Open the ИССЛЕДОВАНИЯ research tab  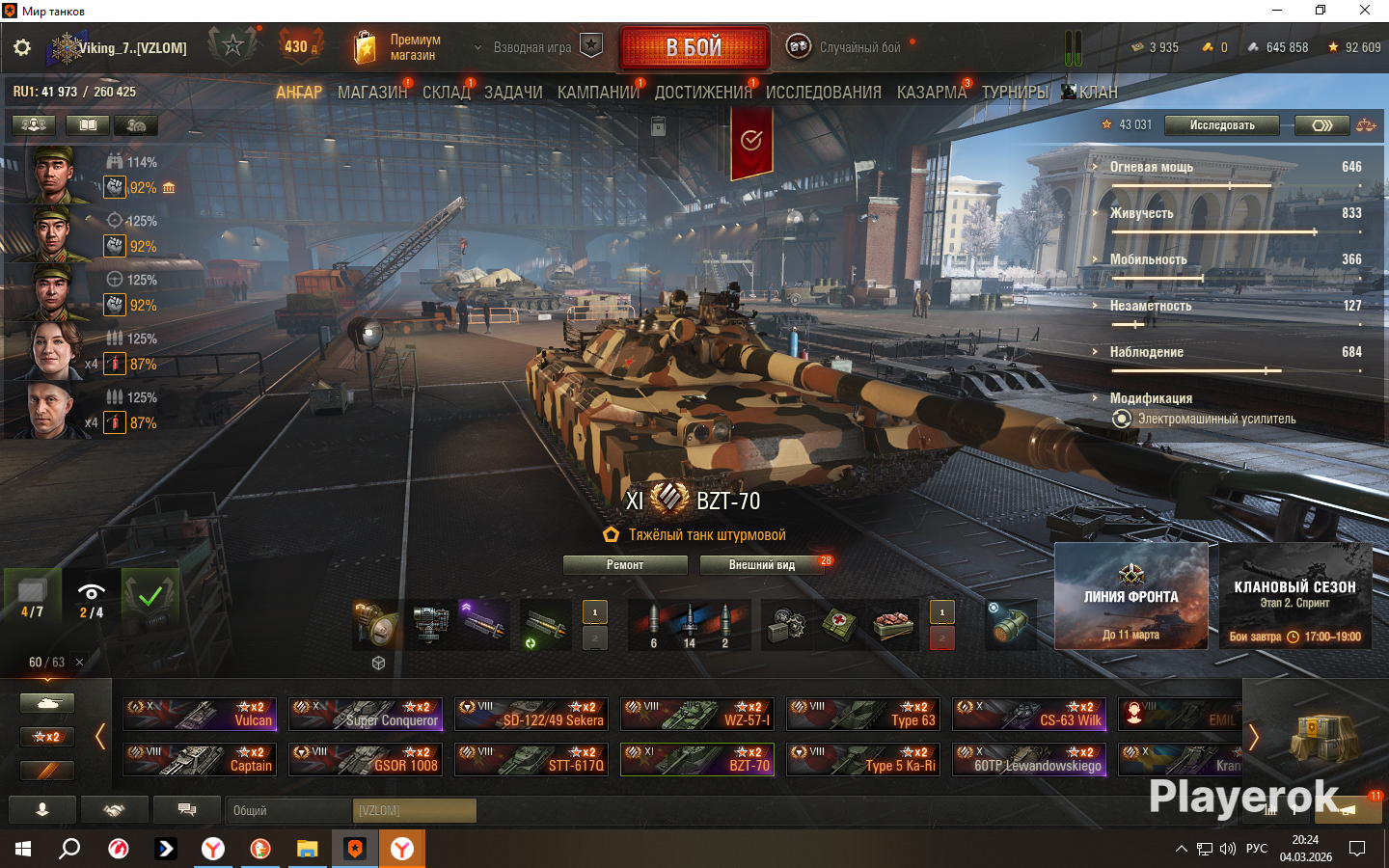823,93
